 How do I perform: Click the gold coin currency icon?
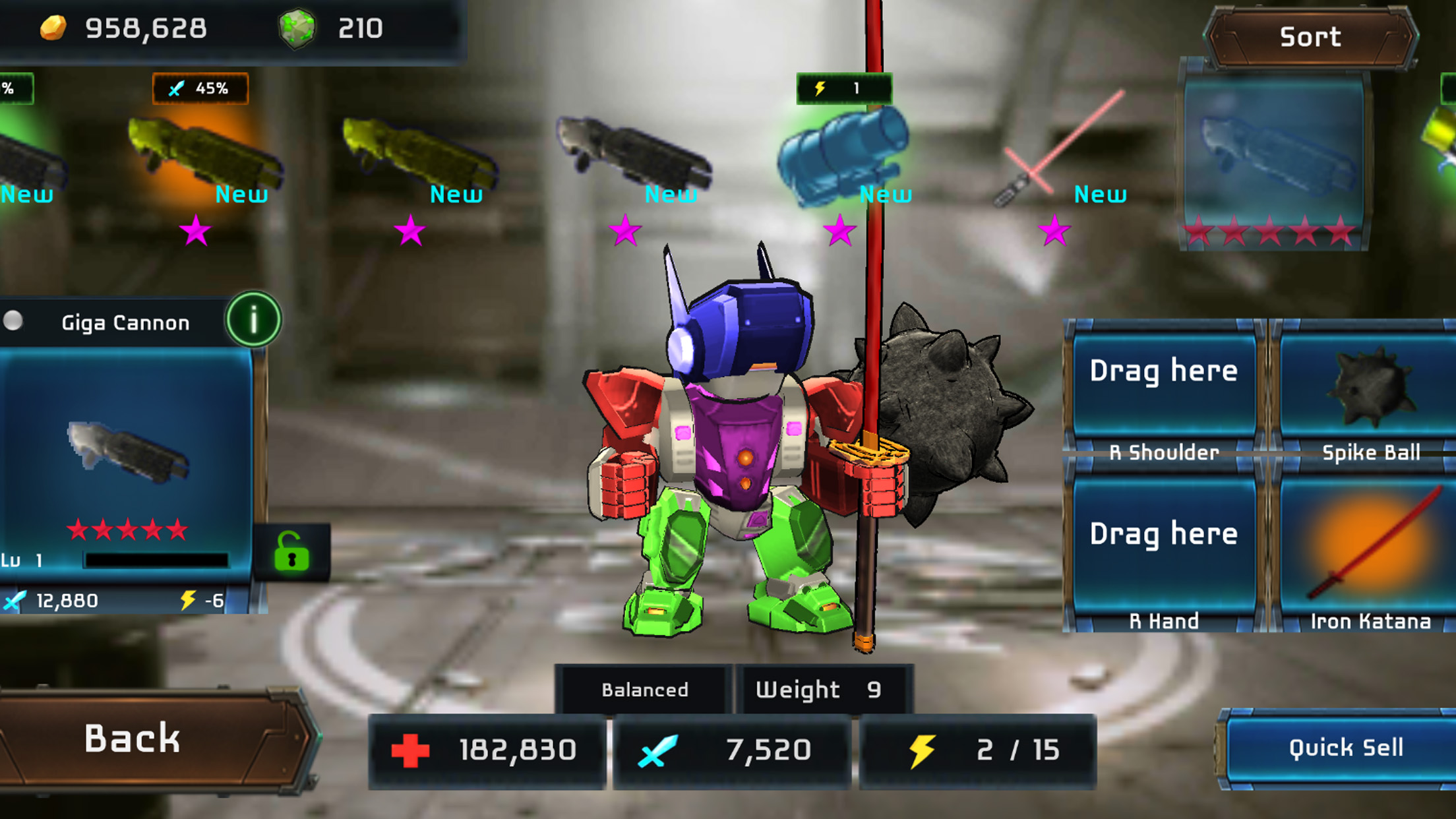[x=53, y=28]
